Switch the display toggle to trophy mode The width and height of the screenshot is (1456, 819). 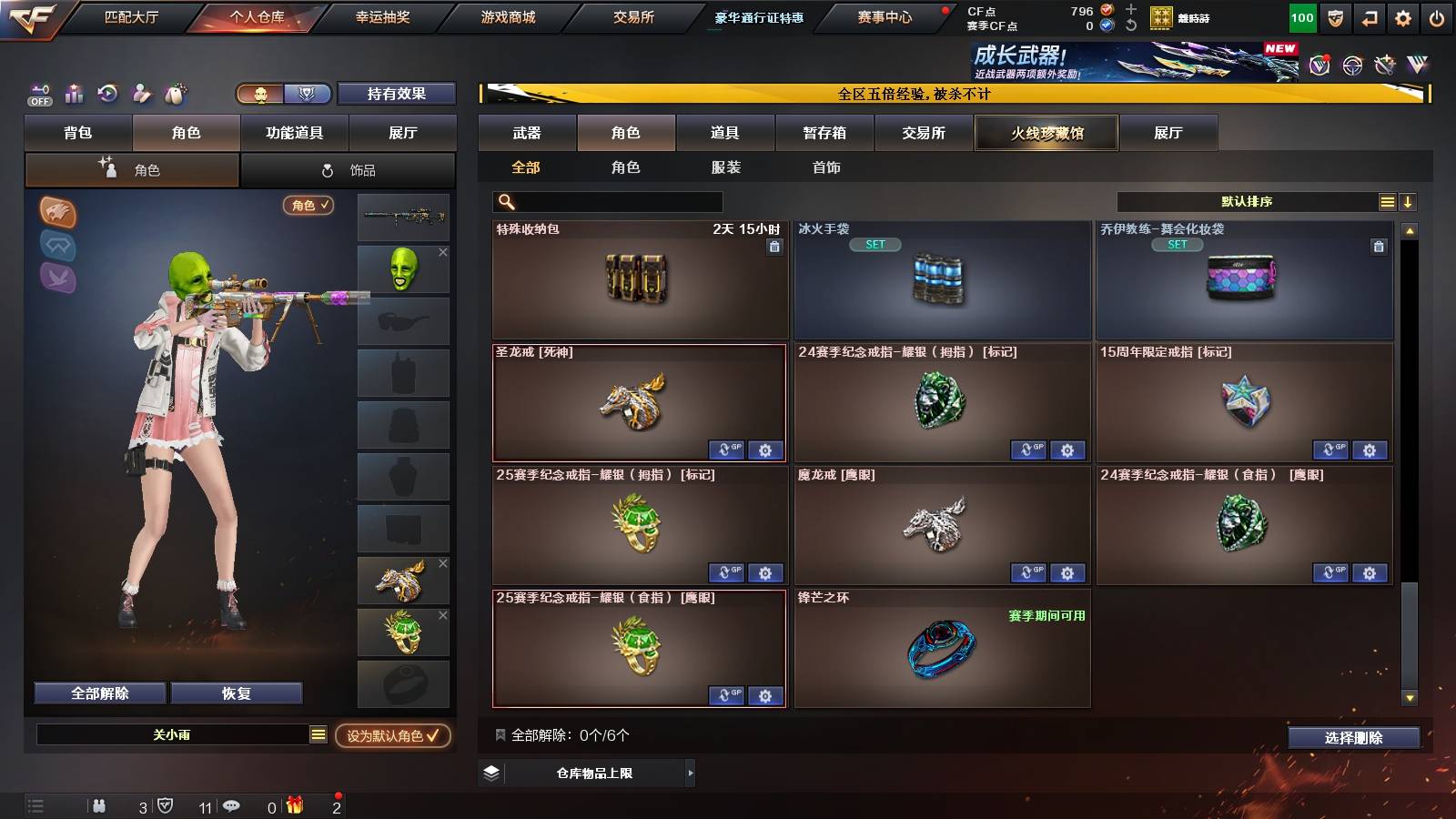coord(308,94)
